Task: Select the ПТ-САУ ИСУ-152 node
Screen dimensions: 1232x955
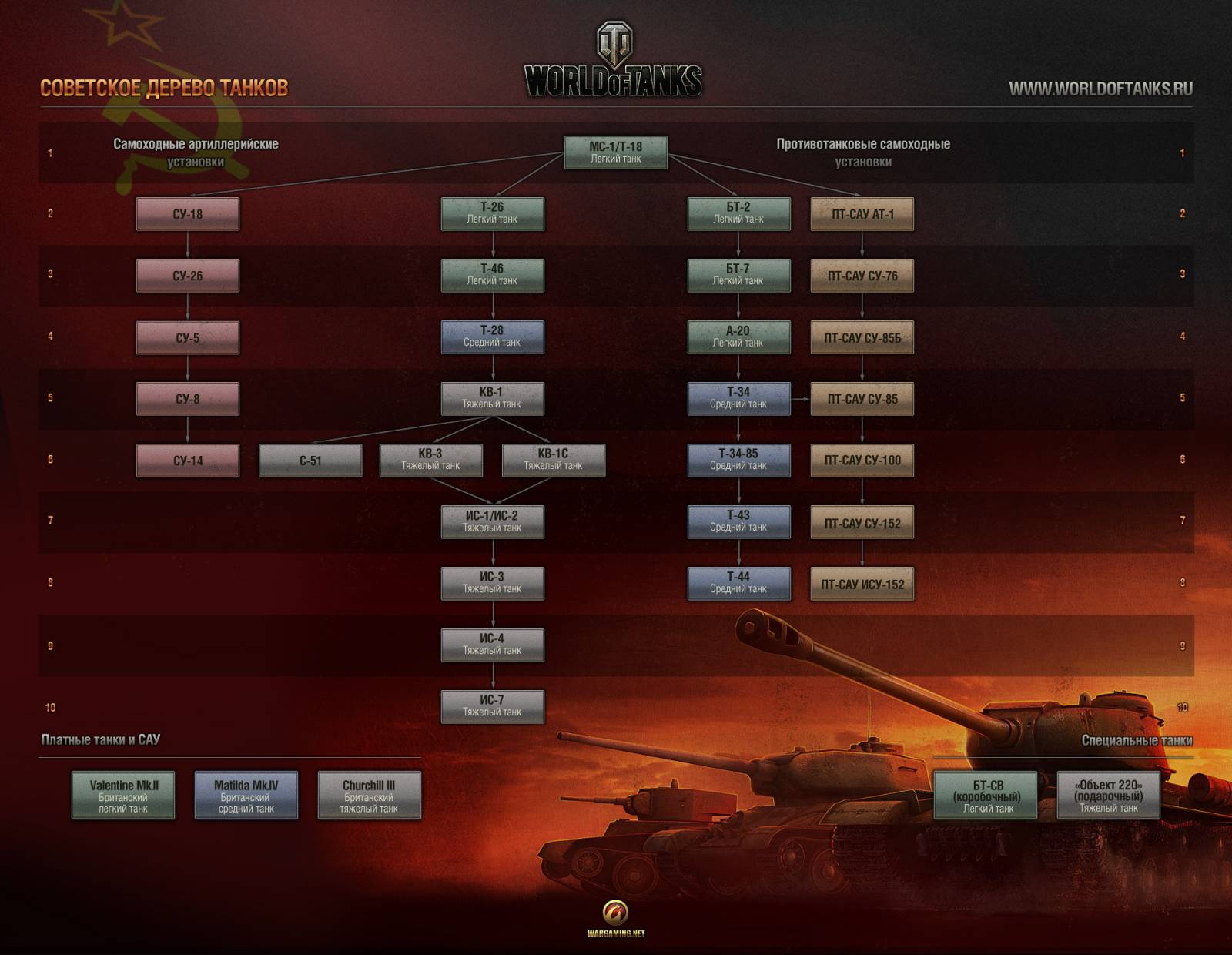Action: tap(862, 584)
